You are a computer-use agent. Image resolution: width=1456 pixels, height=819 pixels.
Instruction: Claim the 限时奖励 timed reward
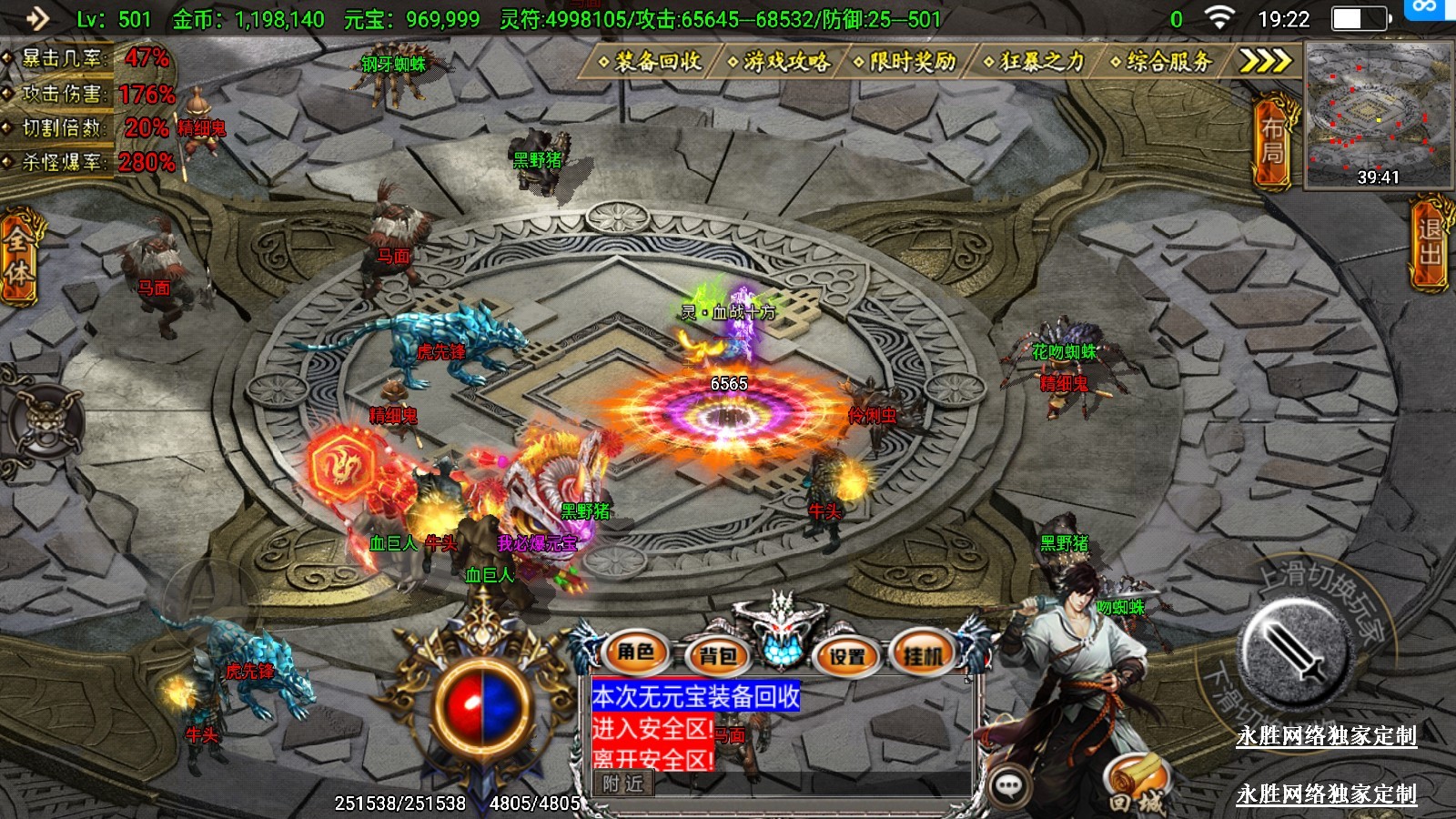click(x=905, y=62)
